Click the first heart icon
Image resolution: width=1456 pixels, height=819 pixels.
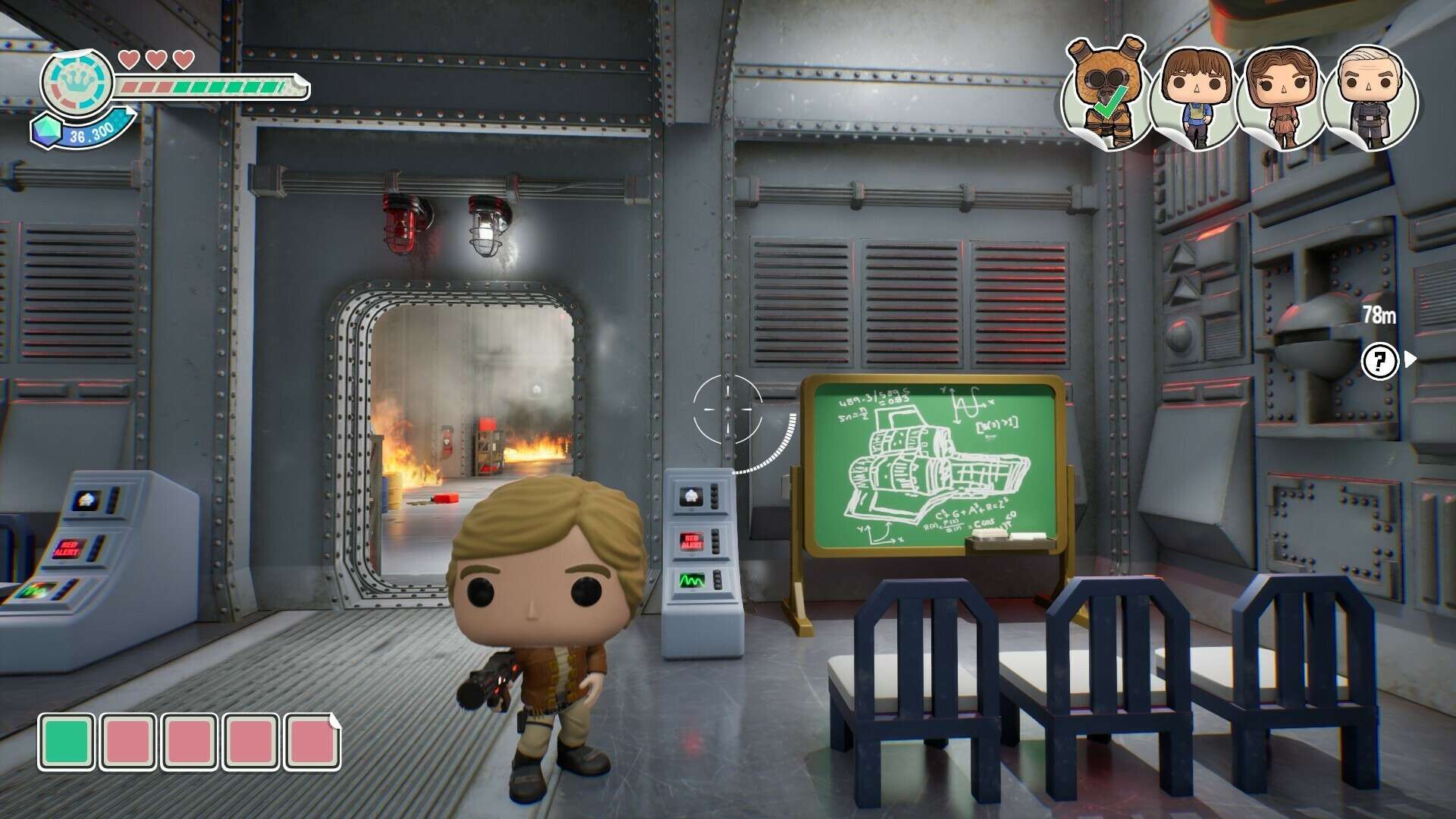(129, 58)
